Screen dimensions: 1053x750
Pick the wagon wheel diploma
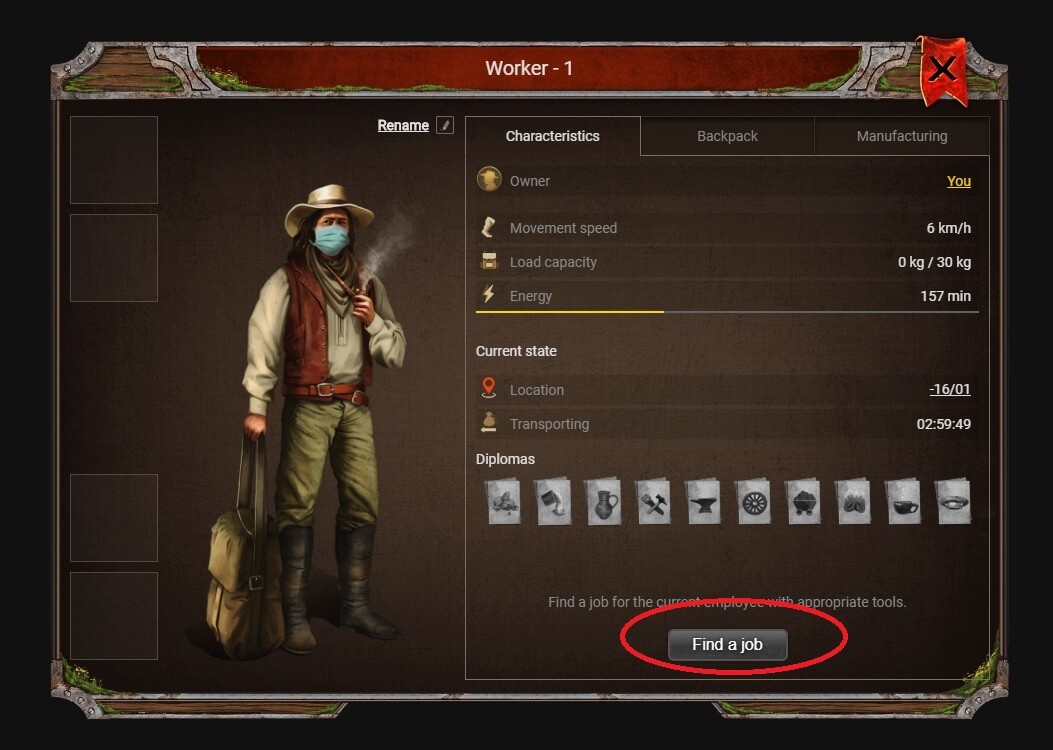pyautogui.click(x=752, y=502)
